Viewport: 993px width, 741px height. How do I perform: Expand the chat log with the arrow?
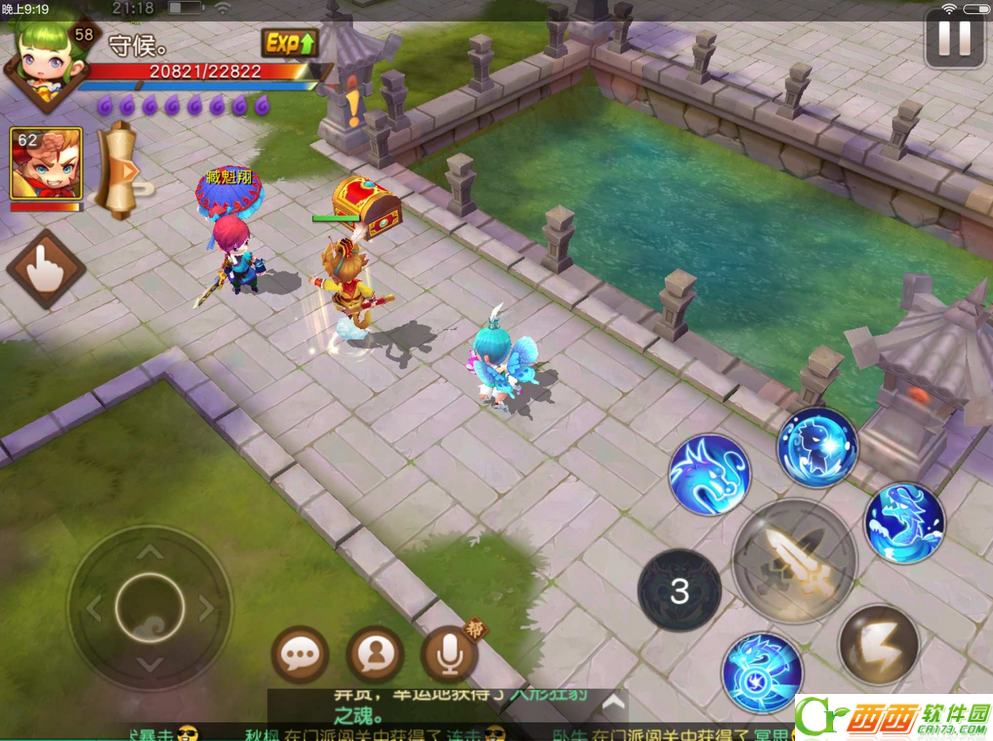(613, 703)
